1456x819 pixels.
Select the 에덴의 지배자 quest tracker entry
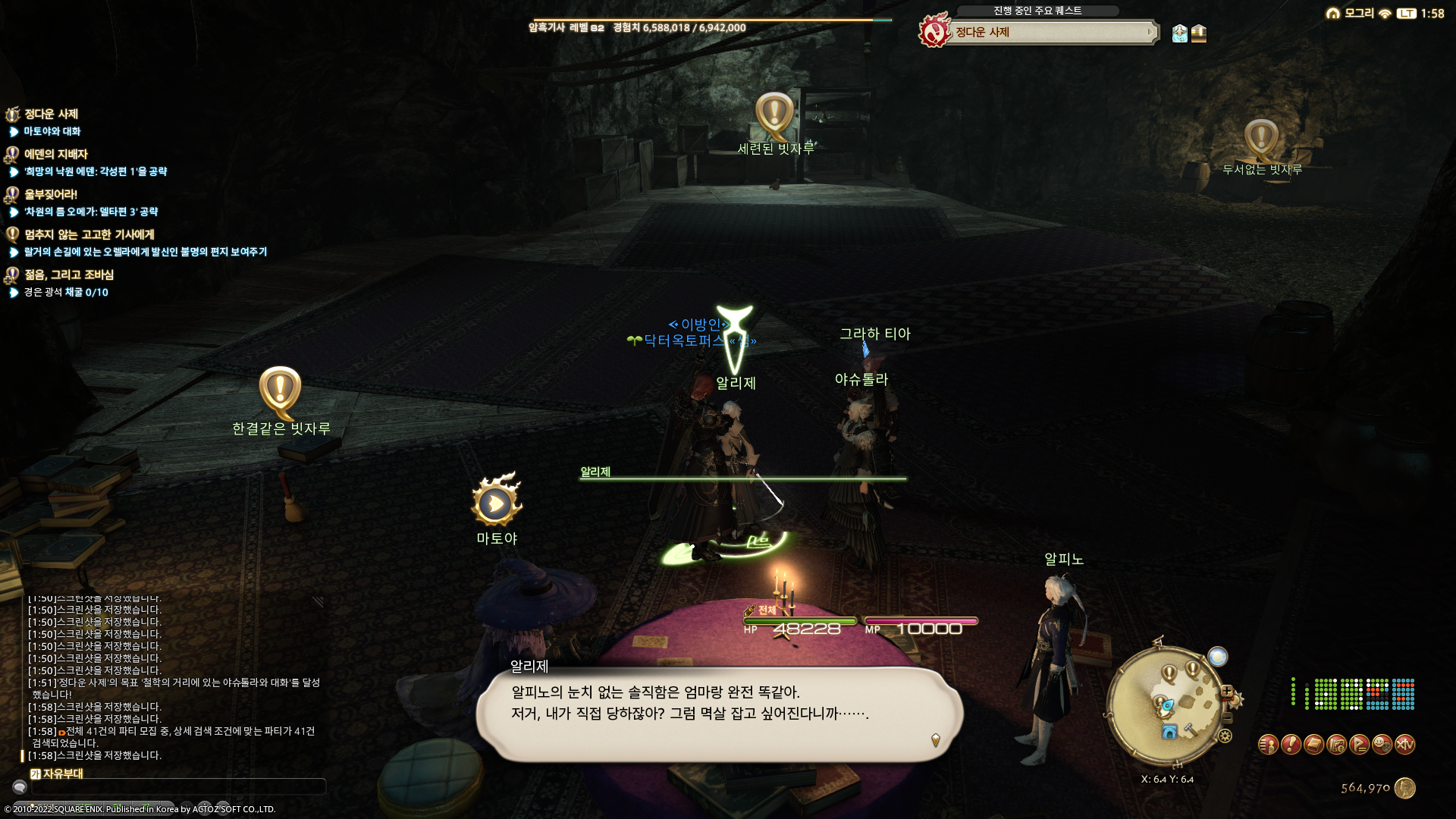click(56, 154)
